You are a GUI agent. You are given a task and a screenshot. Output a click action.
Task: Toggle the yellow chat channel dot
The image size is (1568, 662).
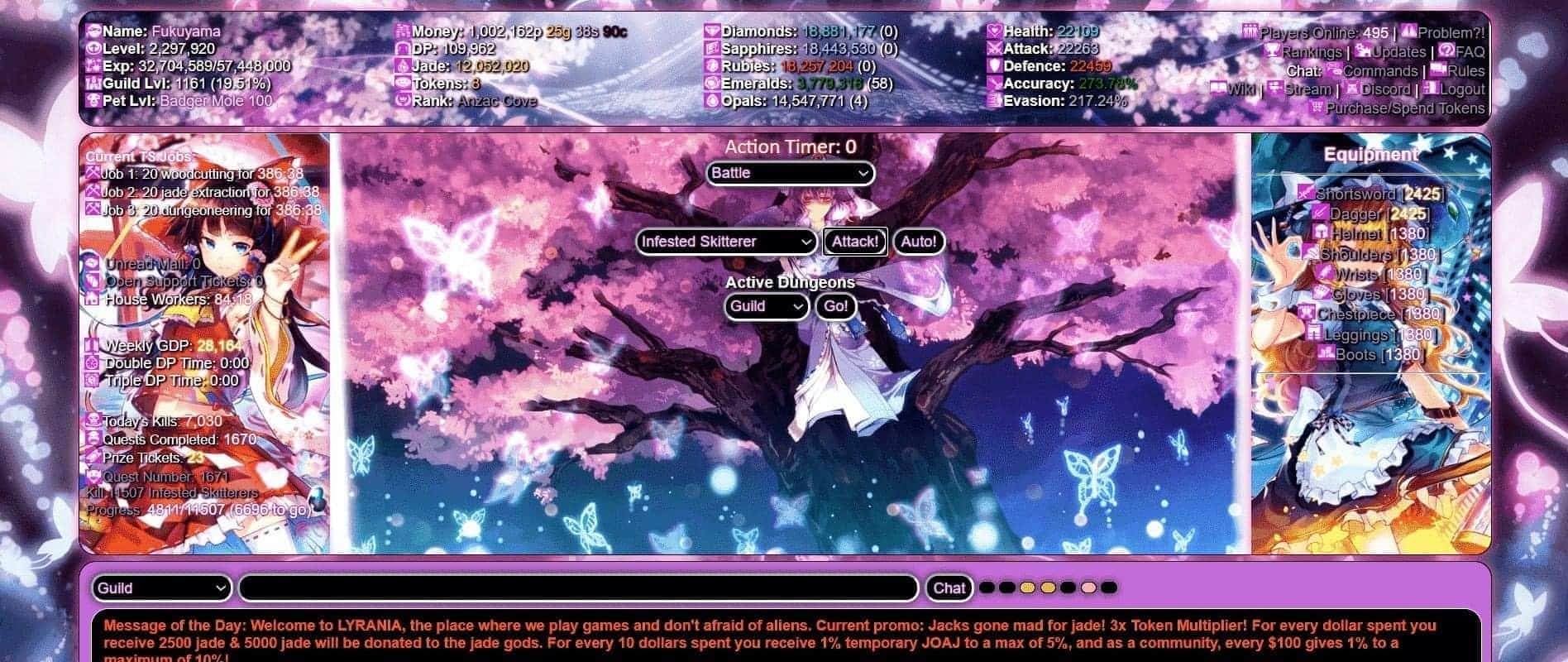click(1027, 587)
